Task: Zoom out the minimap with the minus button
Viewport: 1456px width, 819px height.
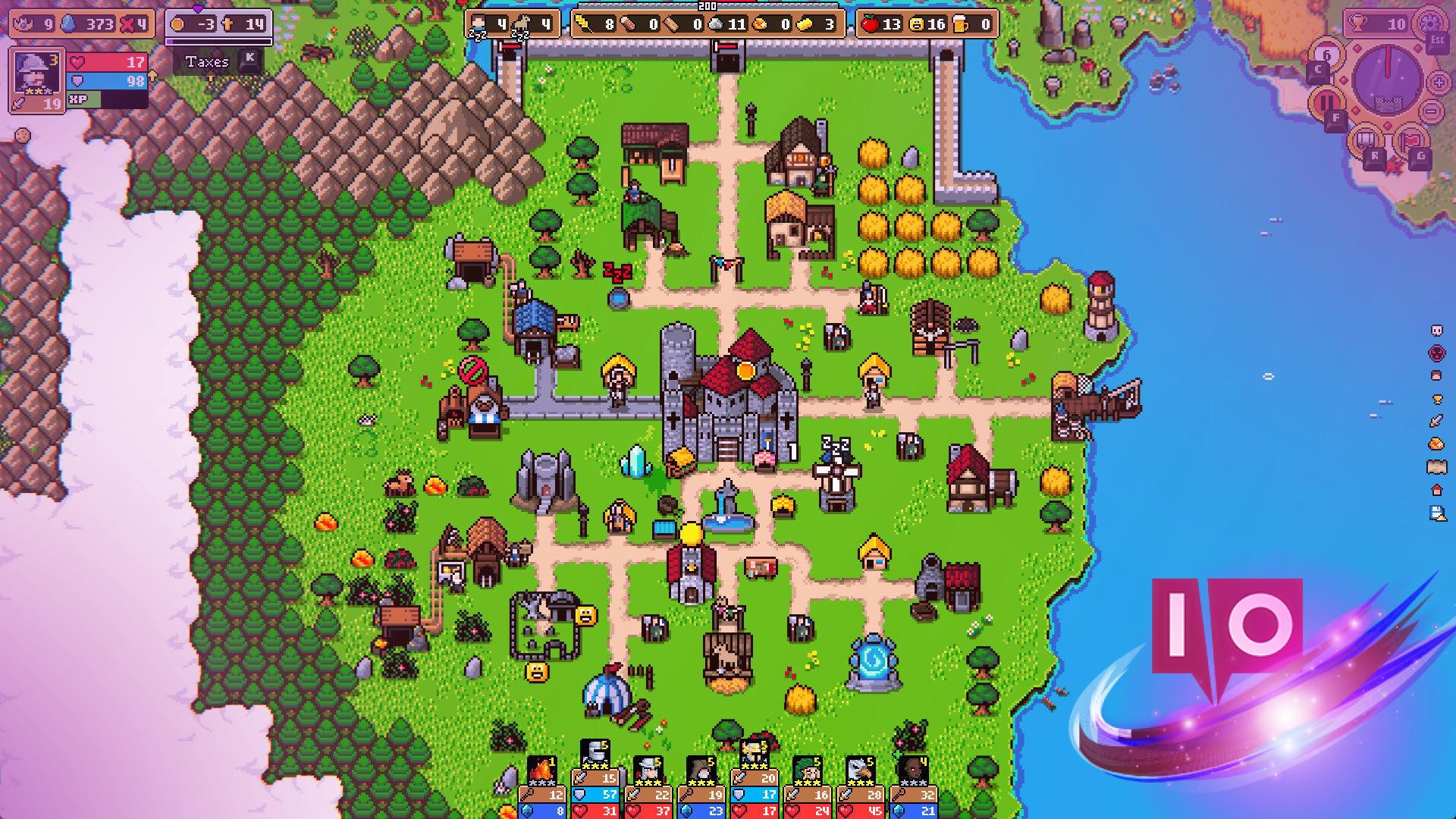Action: (1431, 111)
